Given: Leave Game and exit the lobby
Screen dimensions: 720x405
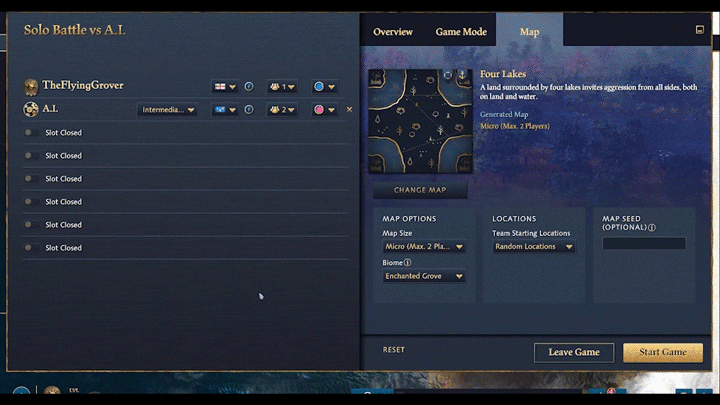Looking at the screenshot, I should click(573, 352).
